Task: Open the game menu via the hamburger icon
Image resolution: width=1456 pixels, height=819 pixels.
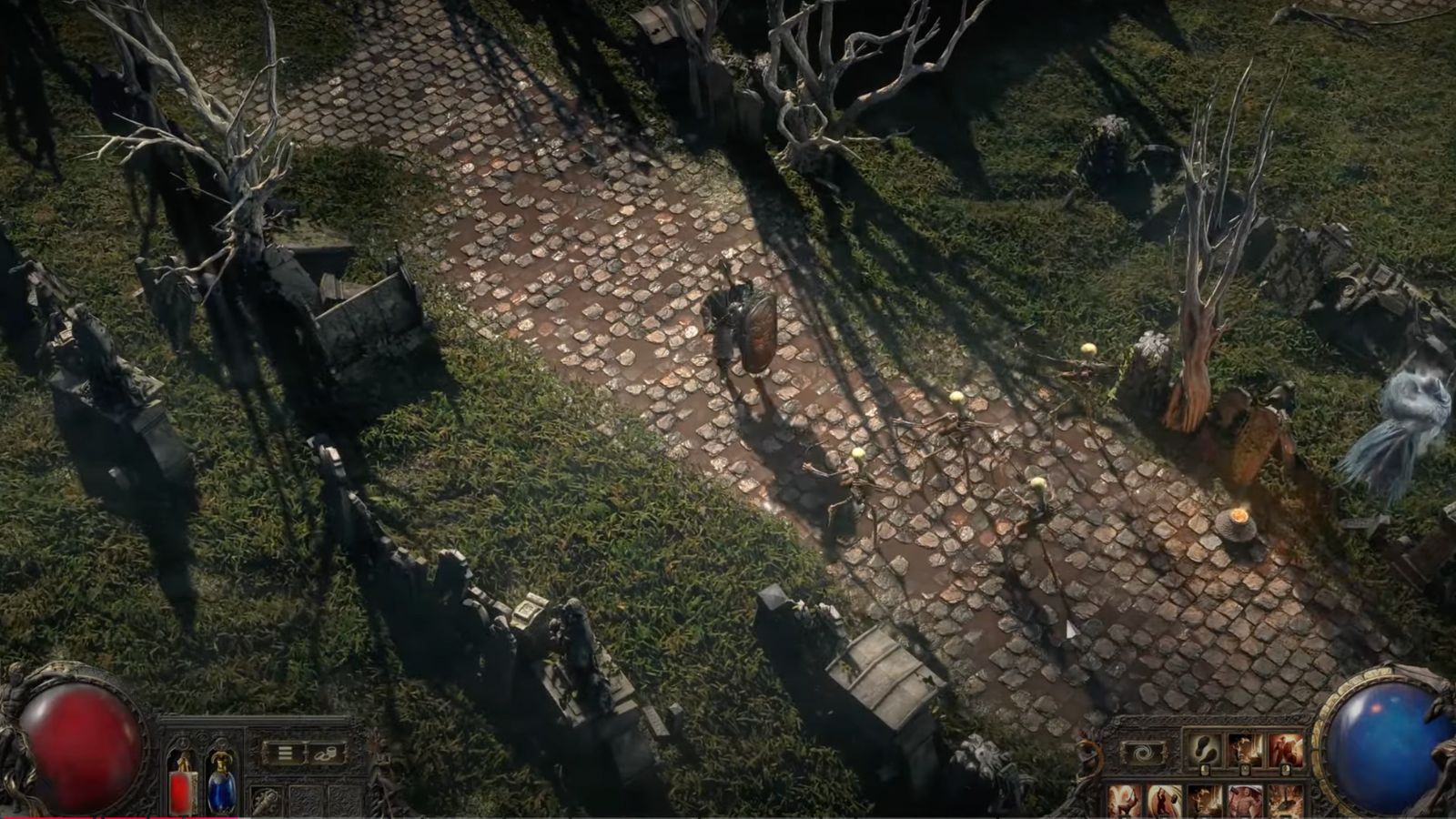Action: point(284,753)
